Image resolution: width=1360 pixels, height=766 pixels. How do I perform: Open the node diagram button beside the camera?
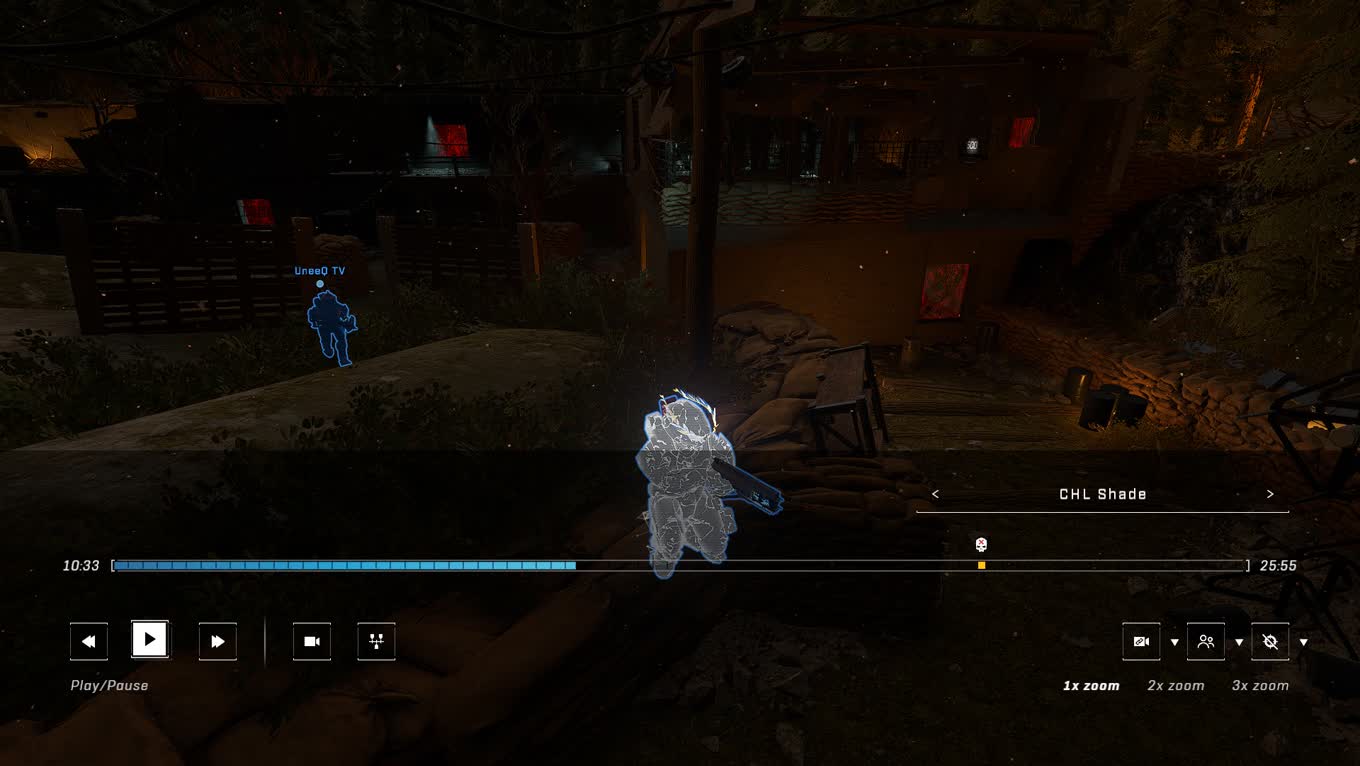point(376,641)
